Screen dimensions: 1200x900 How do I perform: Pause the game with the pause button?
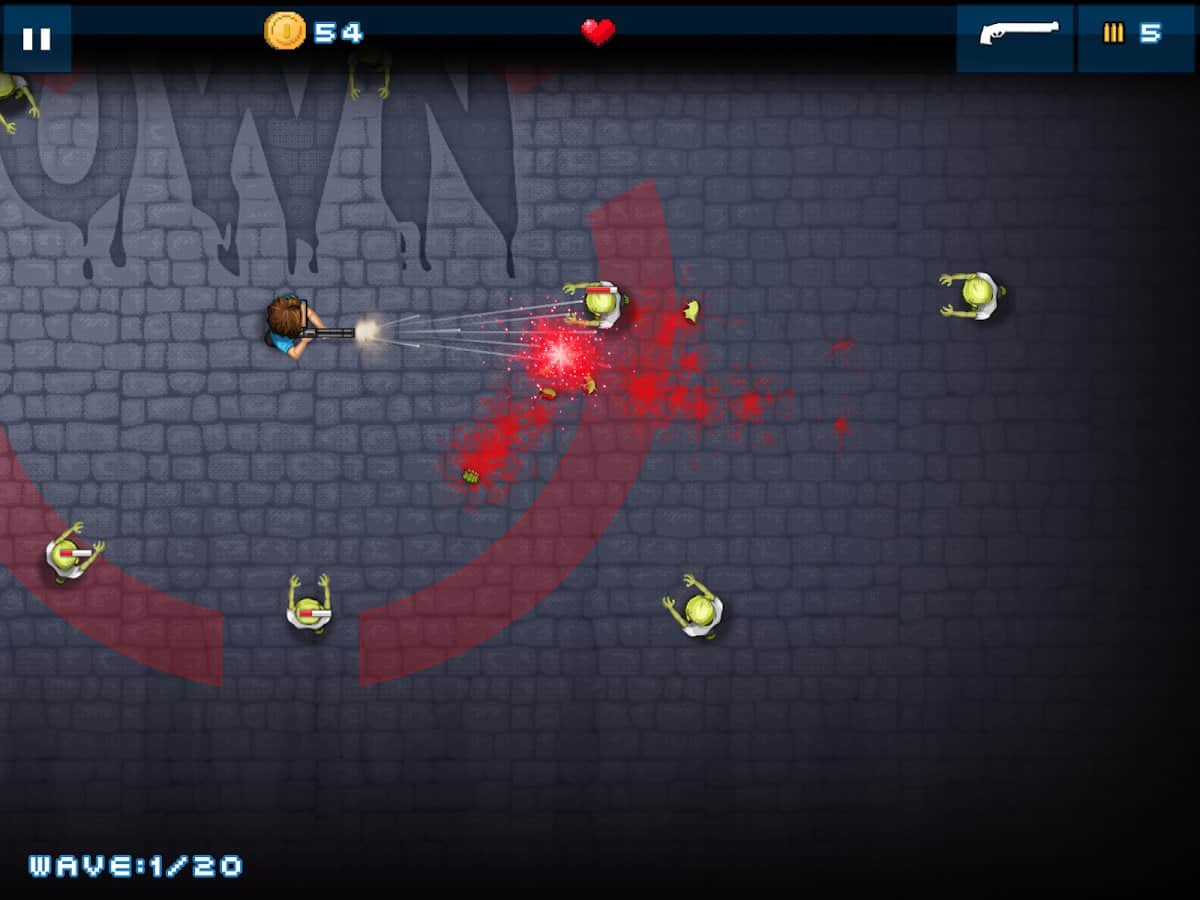[x=37, y=38]
